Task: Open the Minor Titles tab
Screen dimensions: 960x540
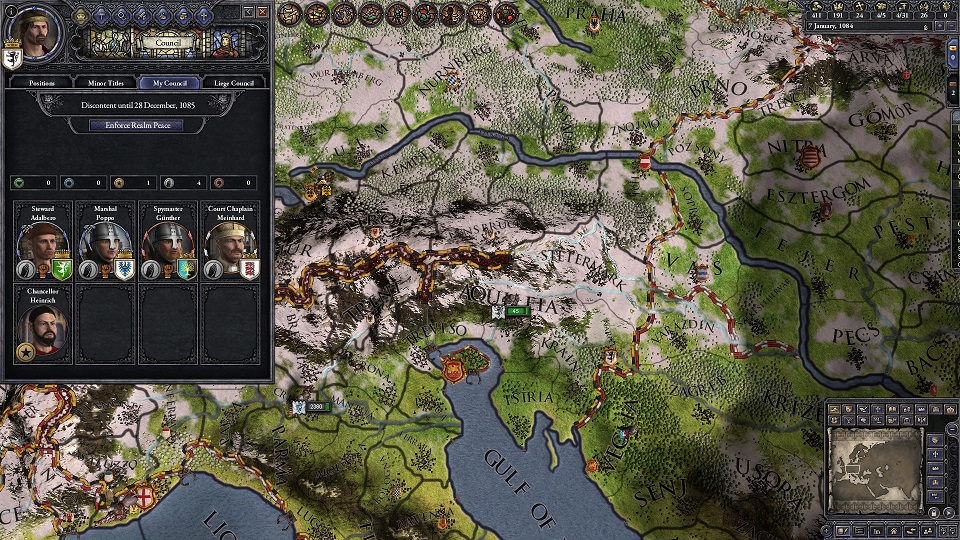Action: (x=104, y=83)
